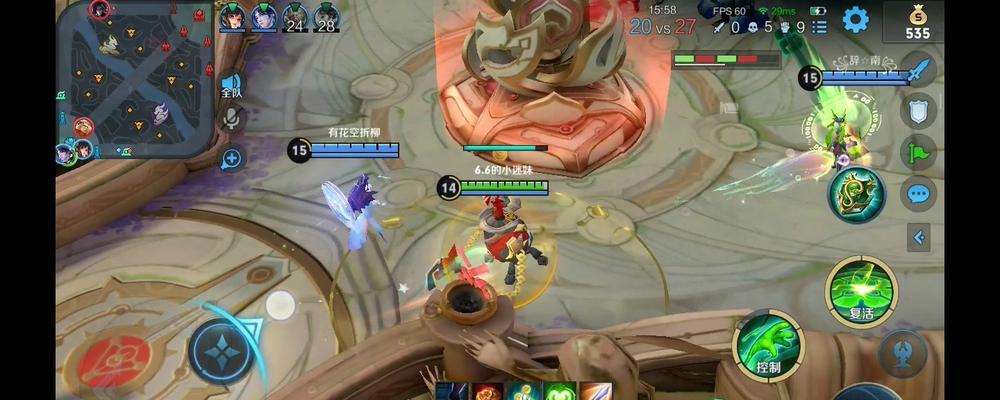The height and width of the screenshot is (400, 1000).
Task: Use the green dragon emblem ability
Action: [856, 194]
